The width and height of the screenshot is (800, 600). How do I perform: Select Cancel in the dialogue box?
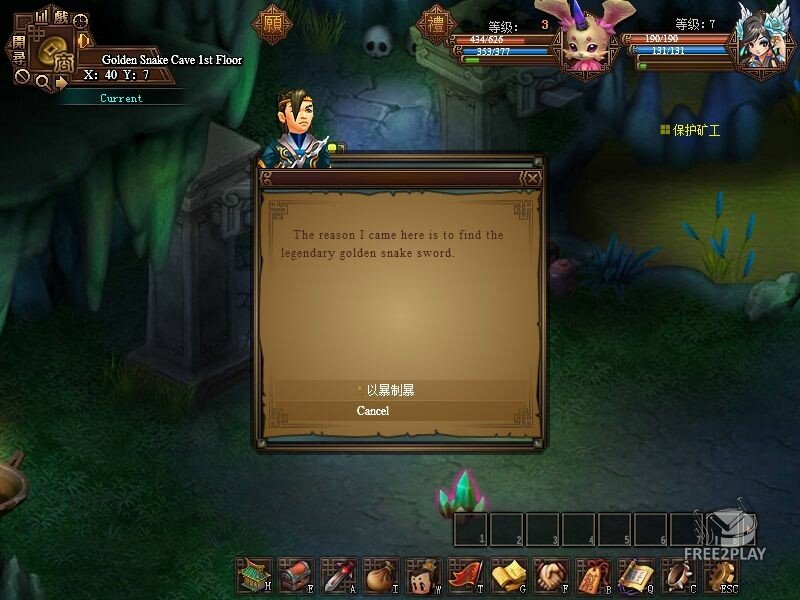373,411
